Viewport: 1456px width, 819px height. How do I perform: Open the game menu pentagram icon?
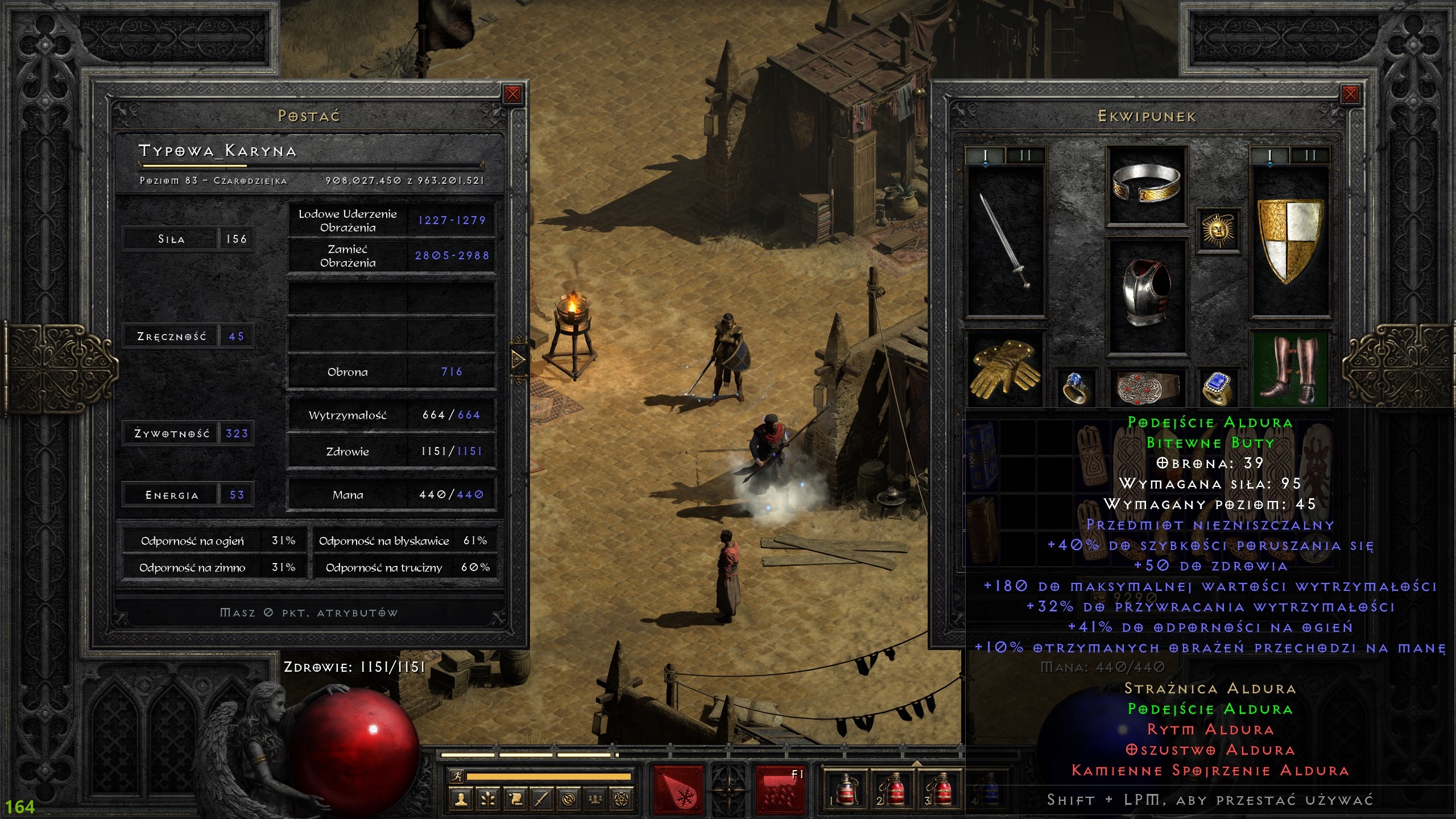(623, 800)
